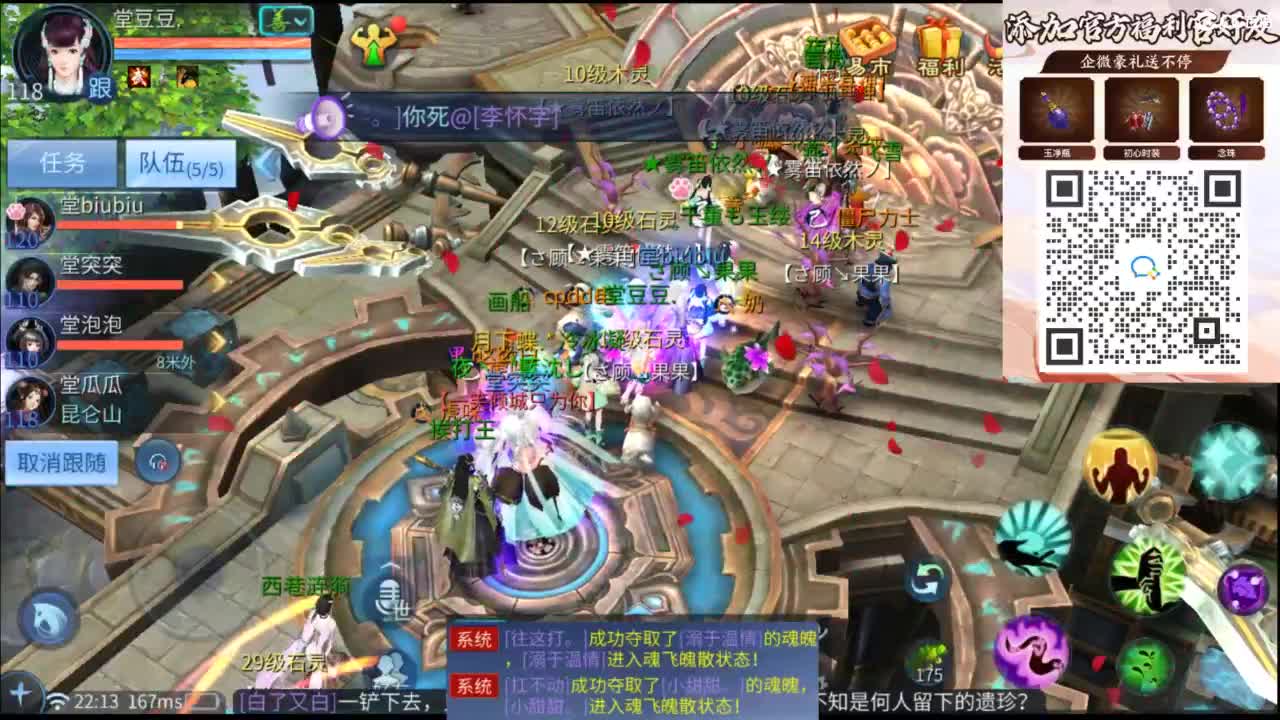Use the green leaf healing skill
1280x720 pixels.
[x=1145, y=662]
